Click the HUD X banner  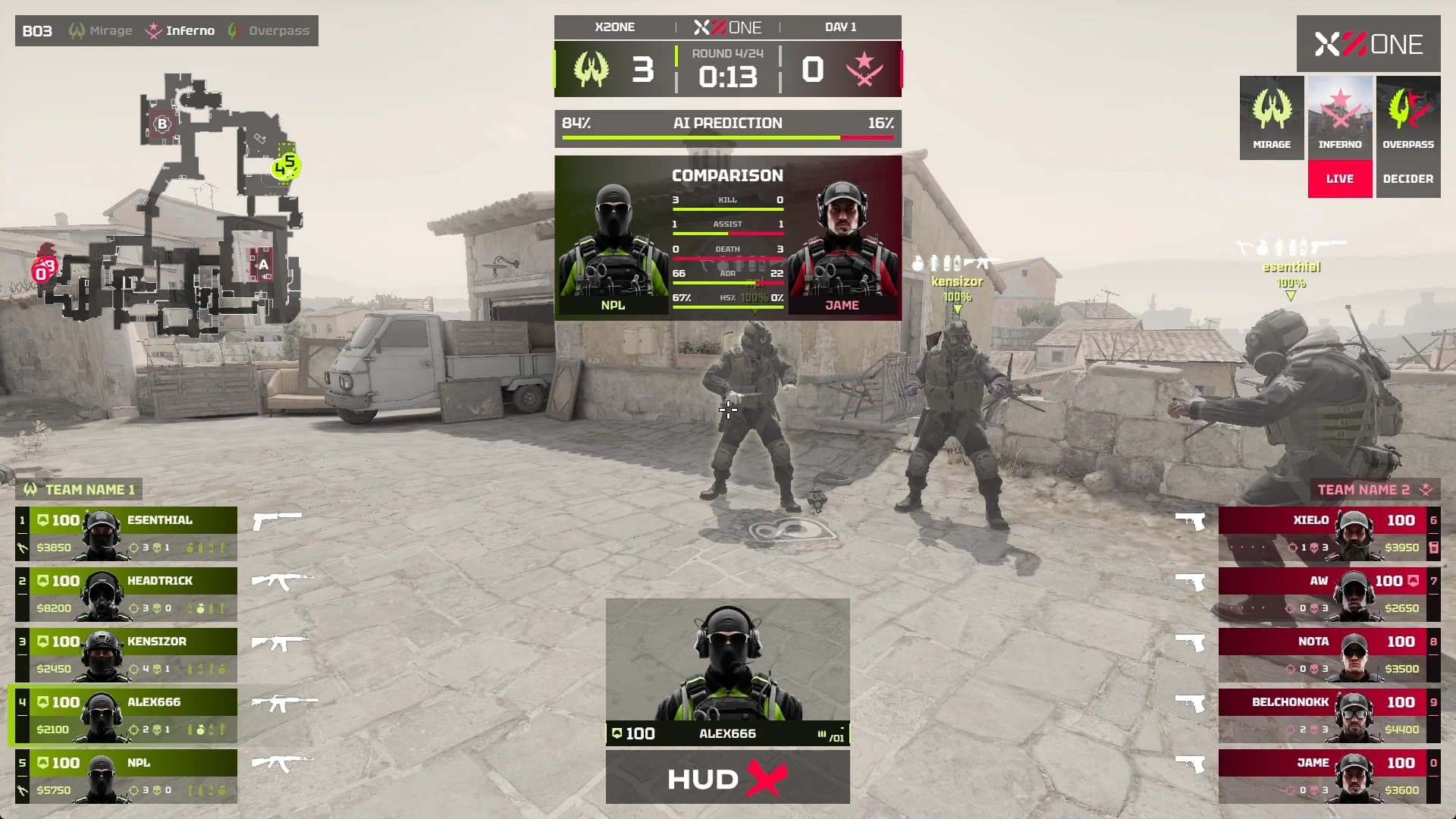click(x=728, y=777)
